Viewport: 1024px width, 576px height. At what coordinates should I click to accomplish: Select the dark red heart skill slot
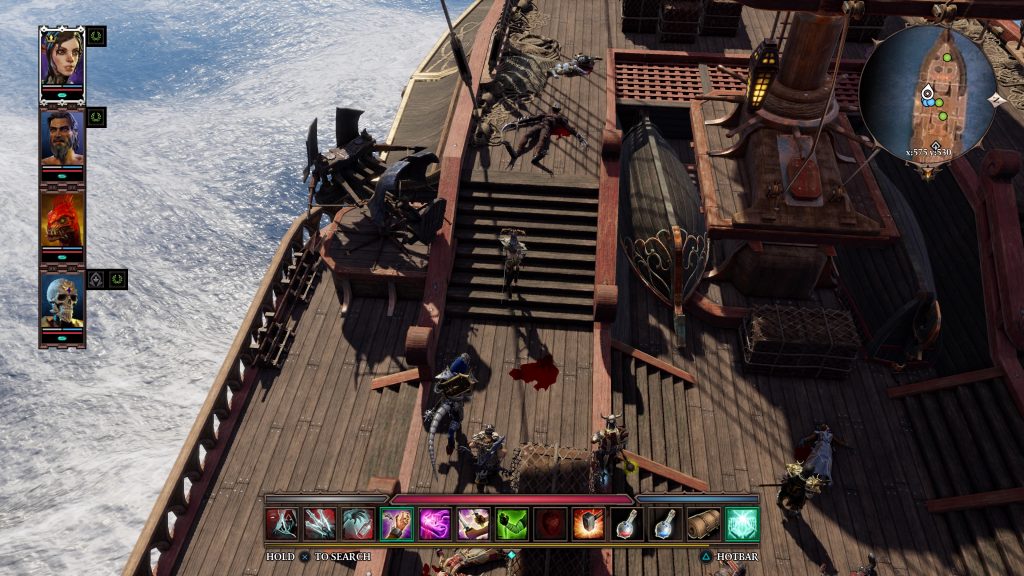pyautogui.click(x=550, y=524)
